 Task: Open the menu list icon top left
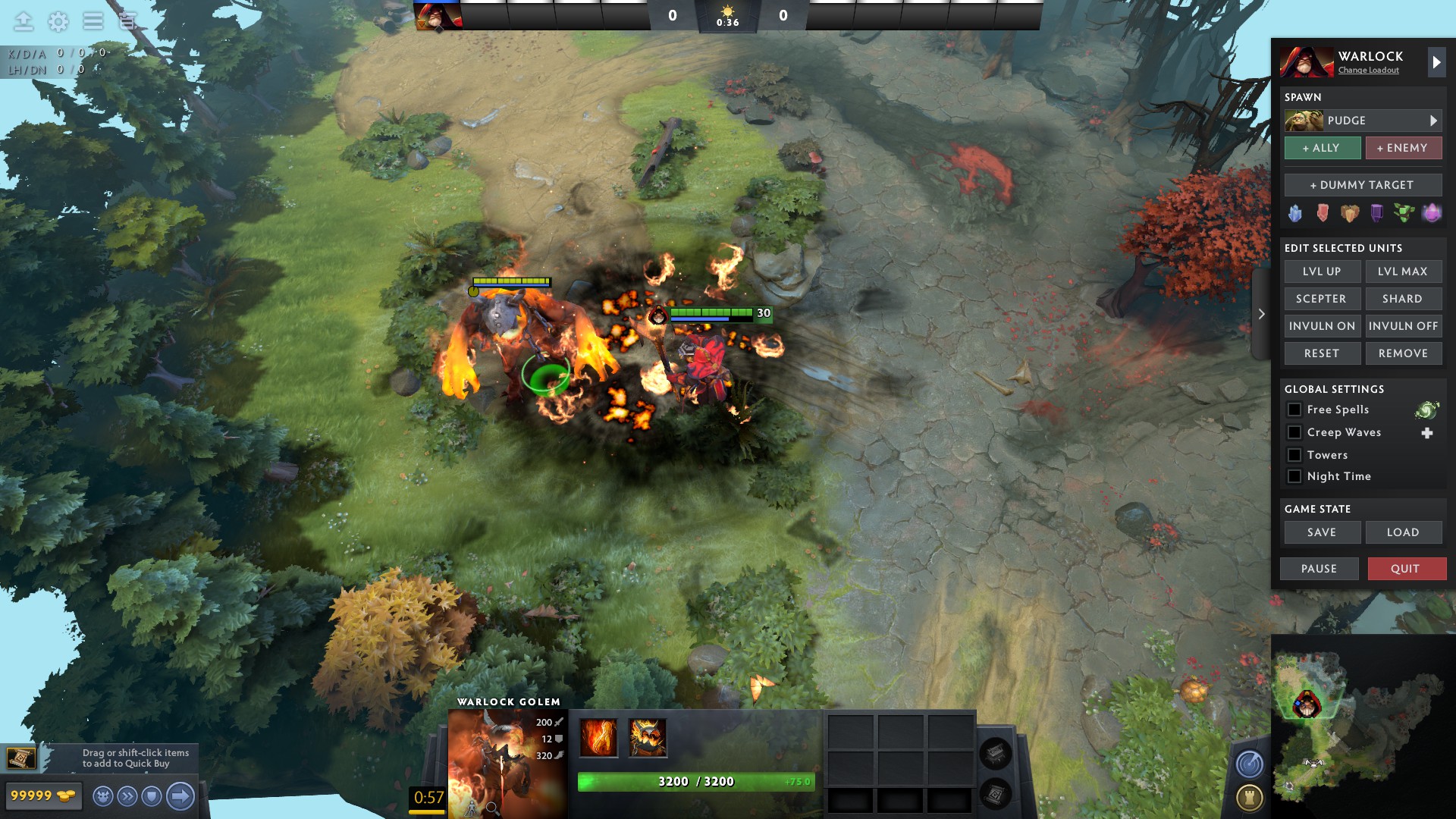coord(93,21)
